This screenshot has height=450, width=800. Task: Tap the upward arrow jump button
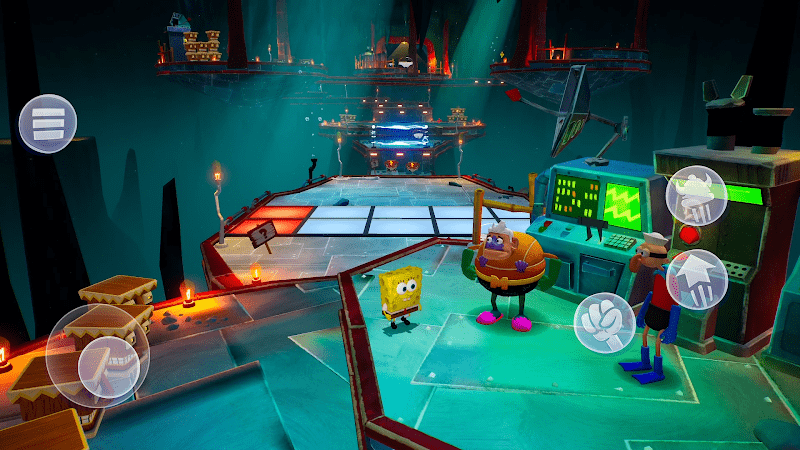(696, 278)
